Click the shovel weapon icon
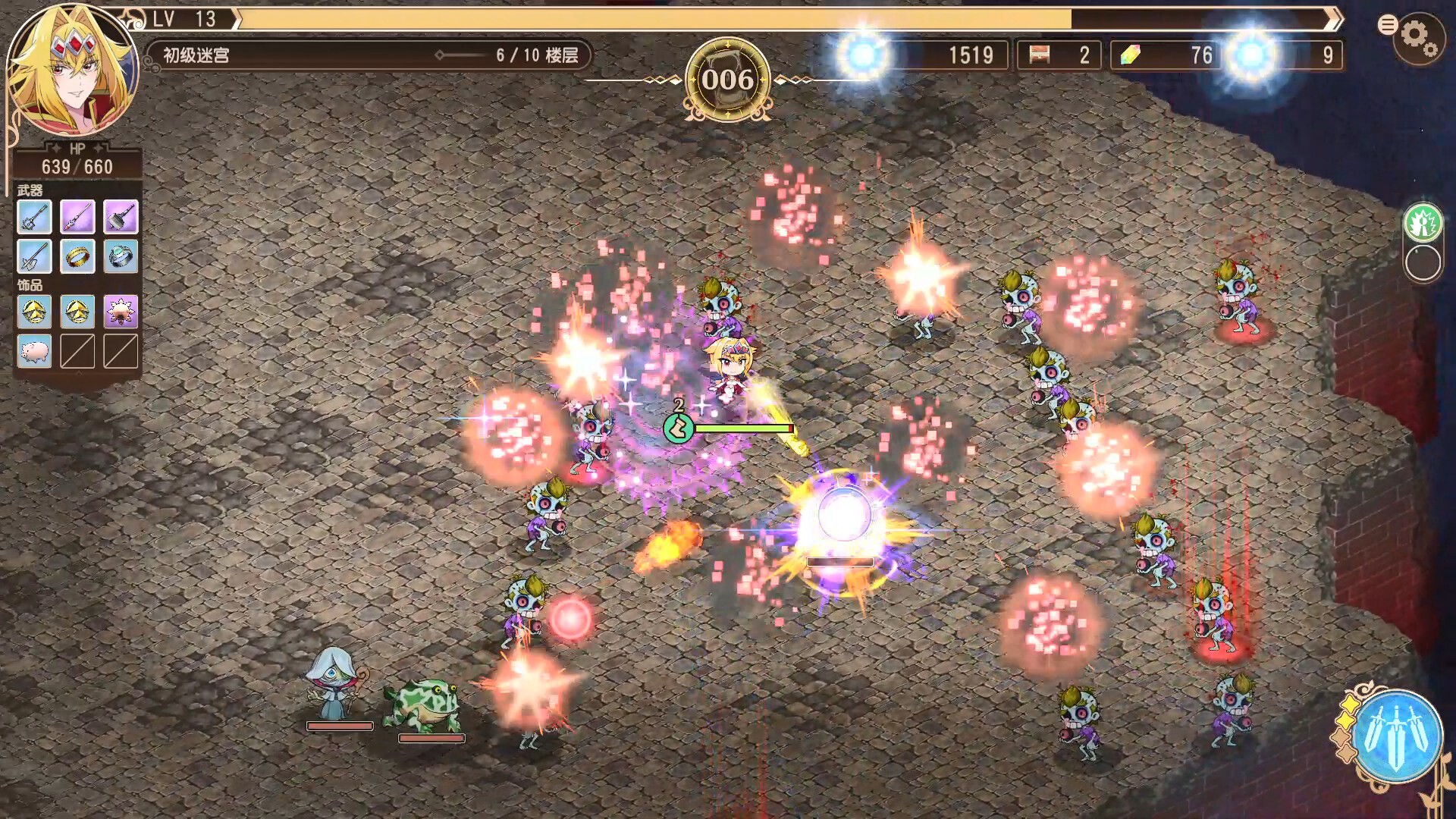This screenshot has height=819, width=1456. click(33, 256)
